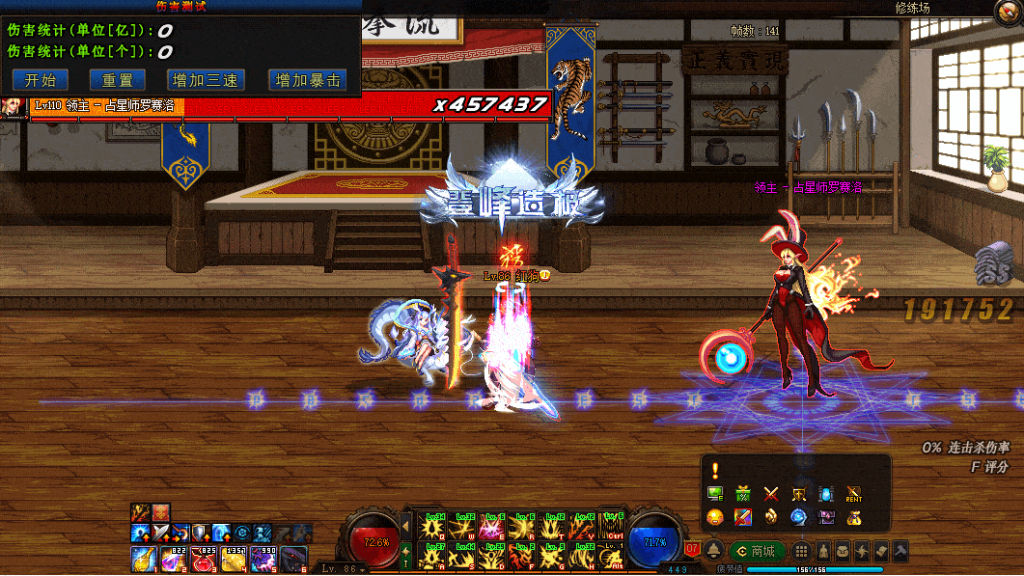Open the purple treasure chest icon
The height and width of the screenshot is (576, 1024).
826,517
